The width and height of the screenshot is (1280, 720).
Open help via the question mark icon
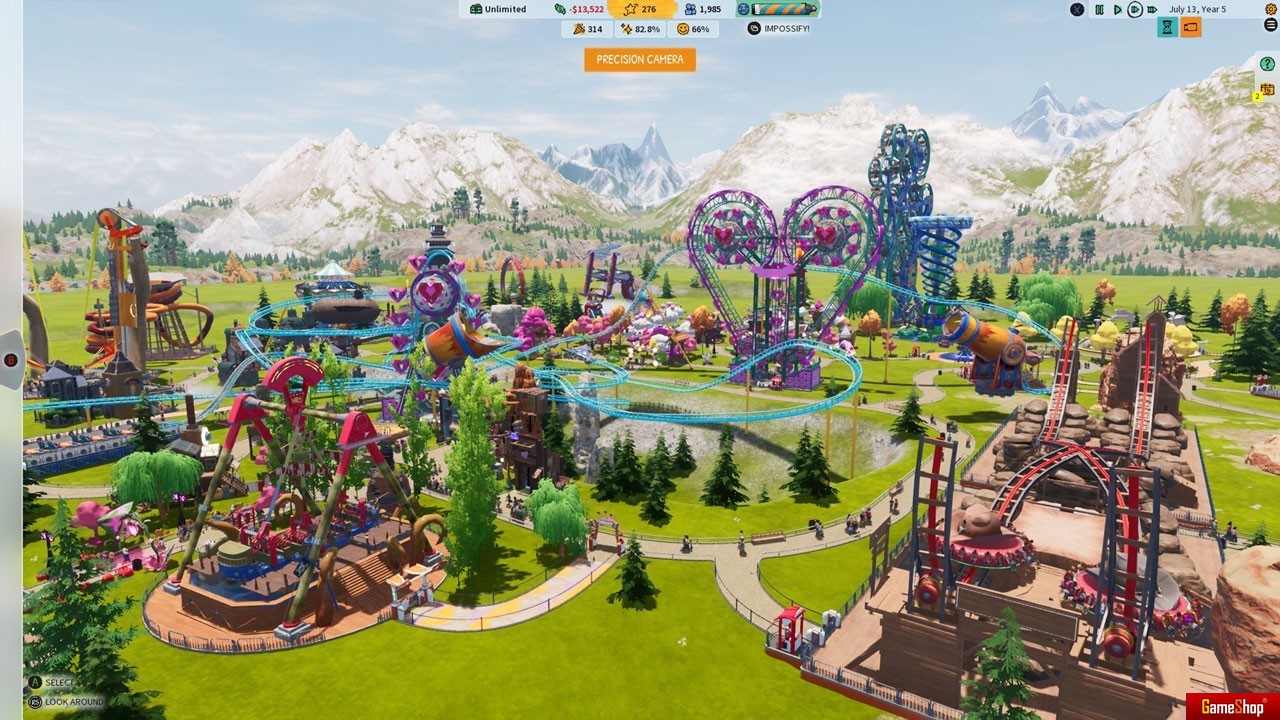coord(1268,64)
